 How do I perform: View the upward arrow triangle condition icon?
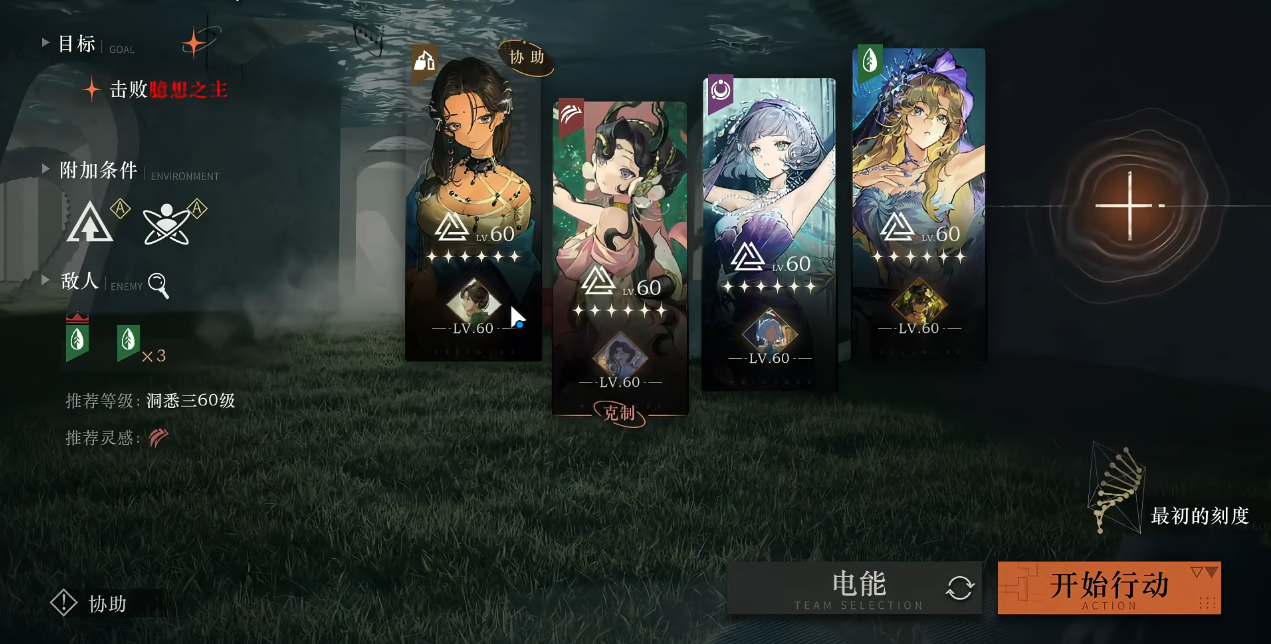click(x=90, y=222)
